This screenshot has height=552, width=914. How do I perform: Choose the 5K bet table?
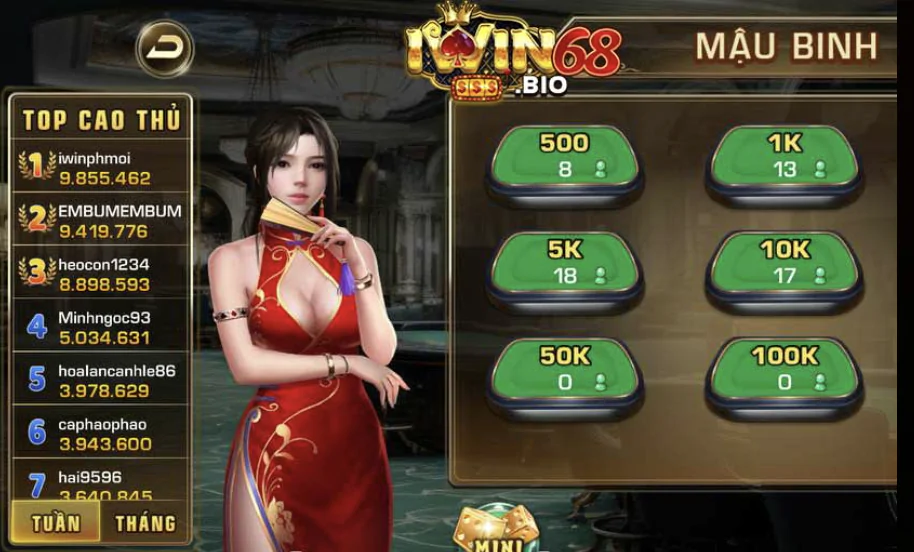click(x=565, y=266)
